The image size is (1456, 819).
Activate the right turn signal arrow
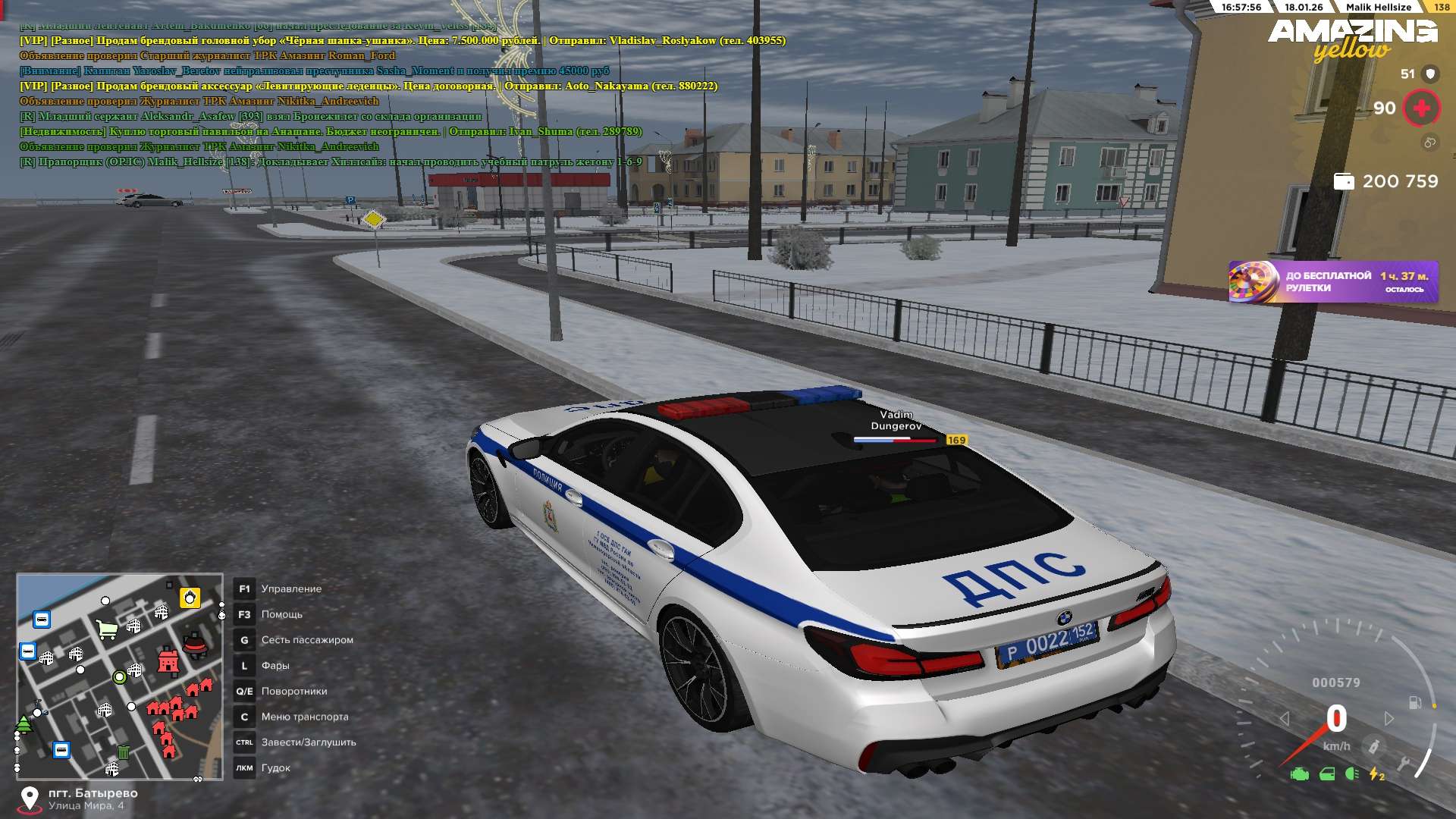1389,718
